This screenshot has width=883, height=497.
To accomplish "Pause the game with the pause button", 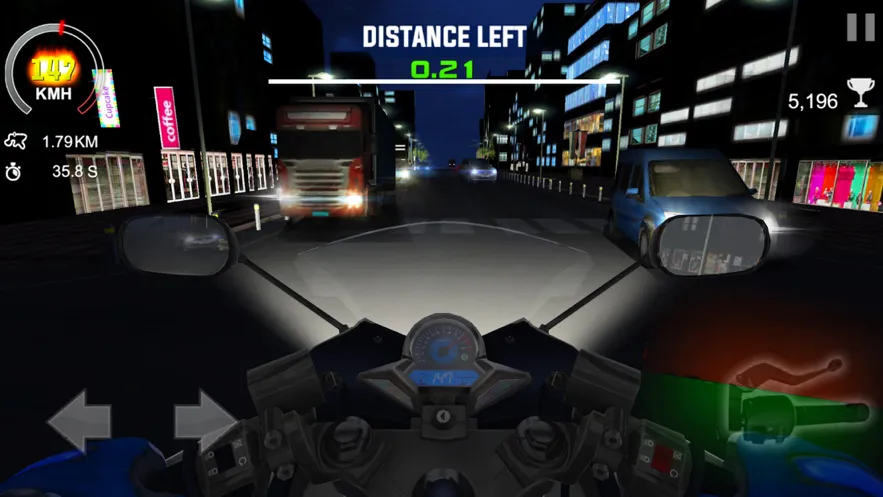I will tap(860, 28).
